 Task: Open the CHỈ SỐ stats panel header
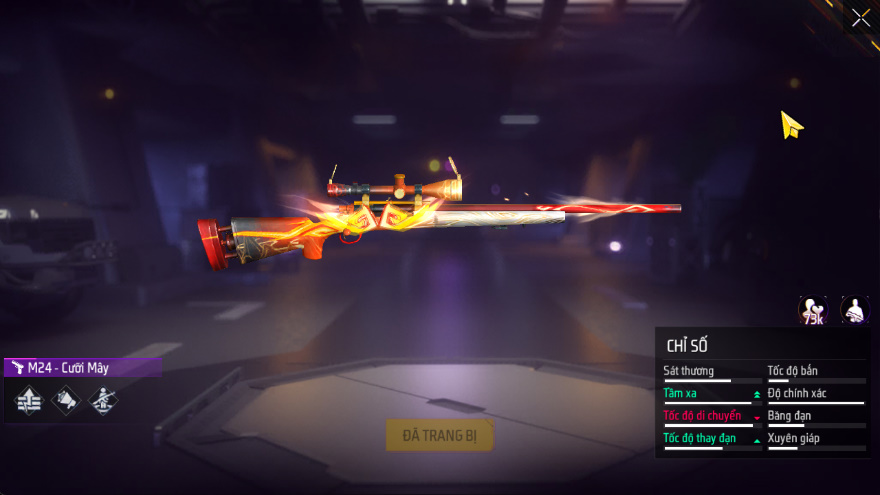coord(687,346)
